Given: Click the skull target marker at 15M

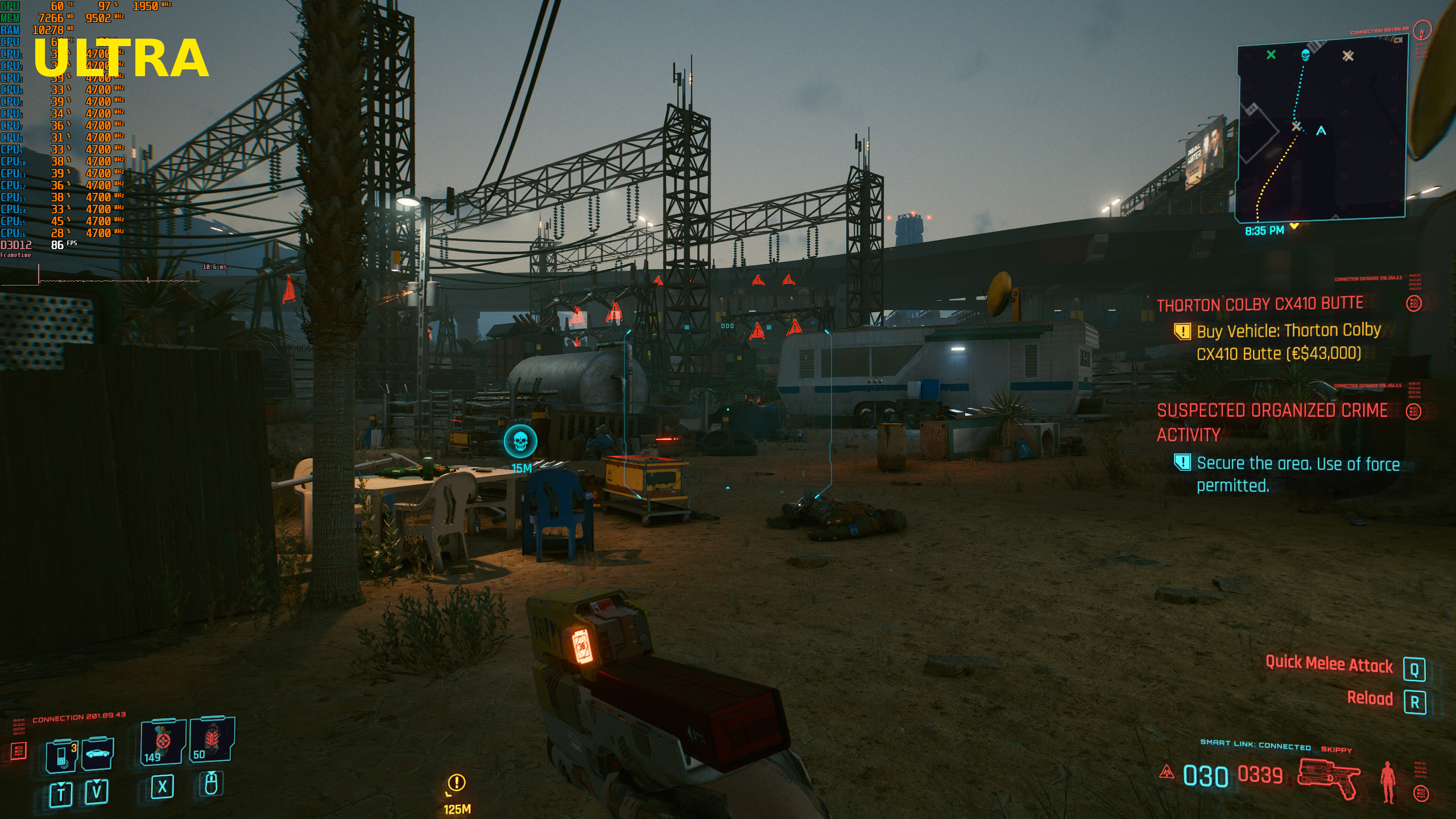Looking at the screenshot, I should coord(520,441).
